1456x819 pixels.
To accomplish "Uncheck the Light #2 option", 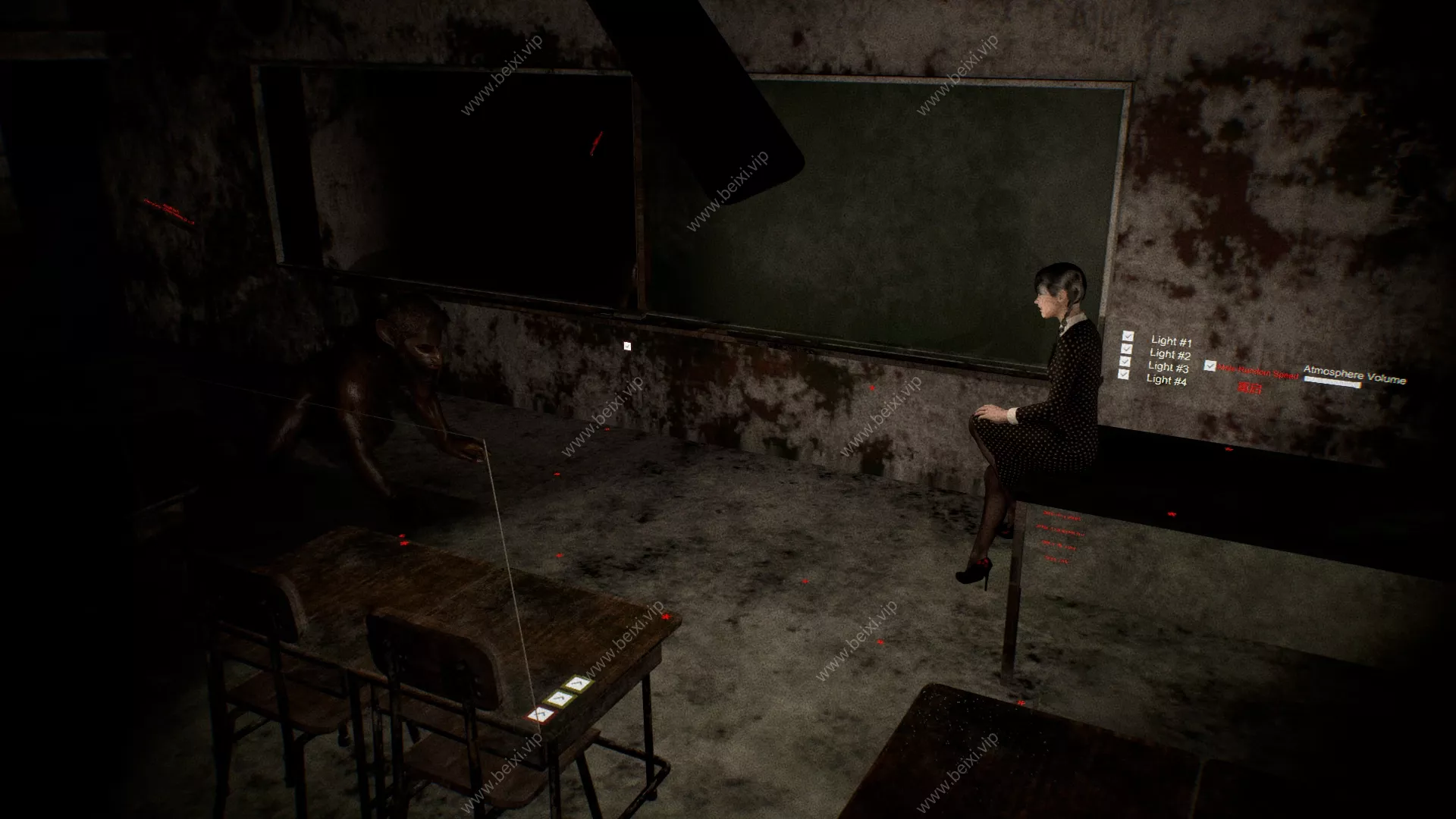I will click(x=1126, y=349).
